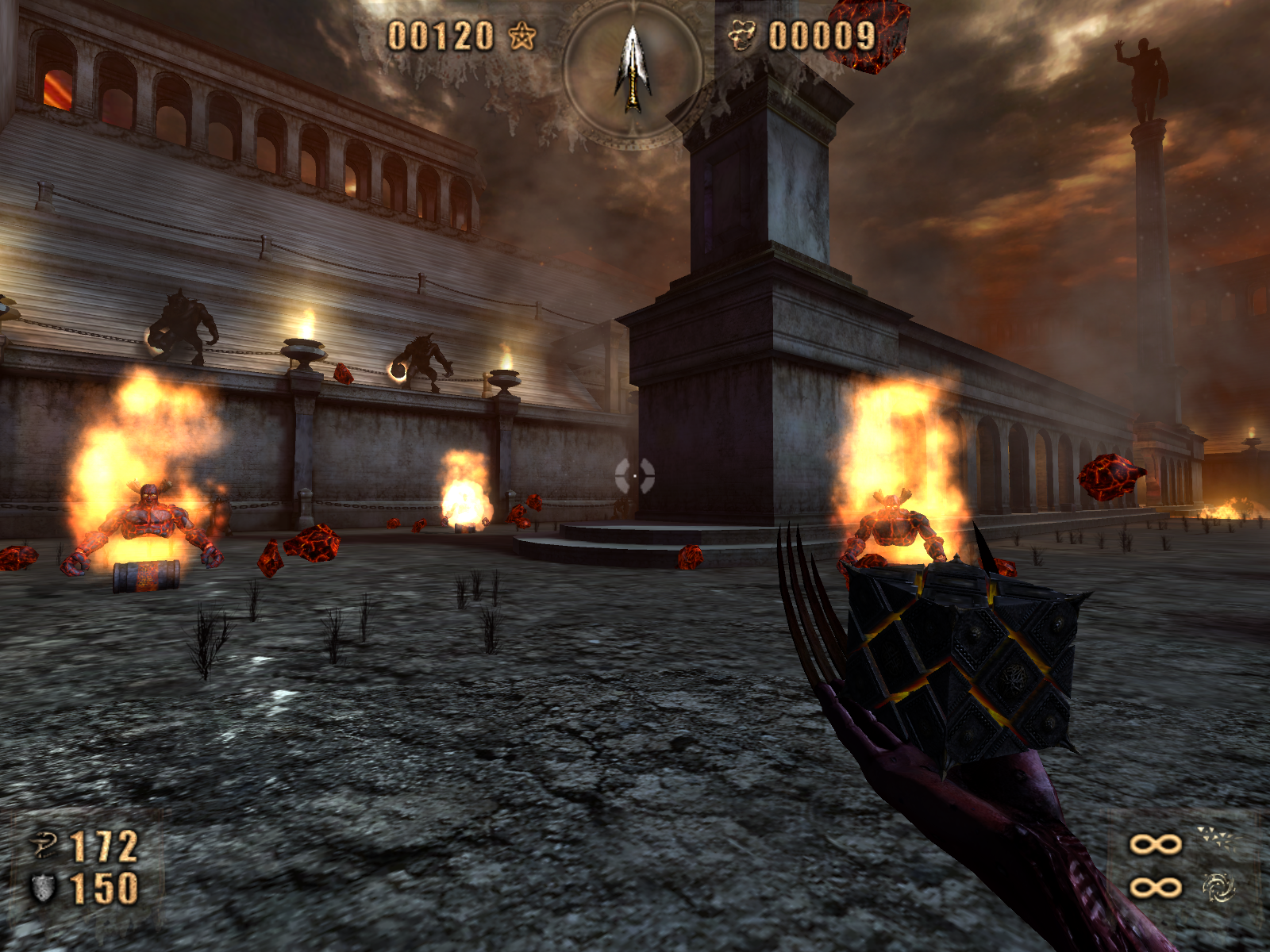
Task: Click the souls counter icon
Action: pos(742,36)
